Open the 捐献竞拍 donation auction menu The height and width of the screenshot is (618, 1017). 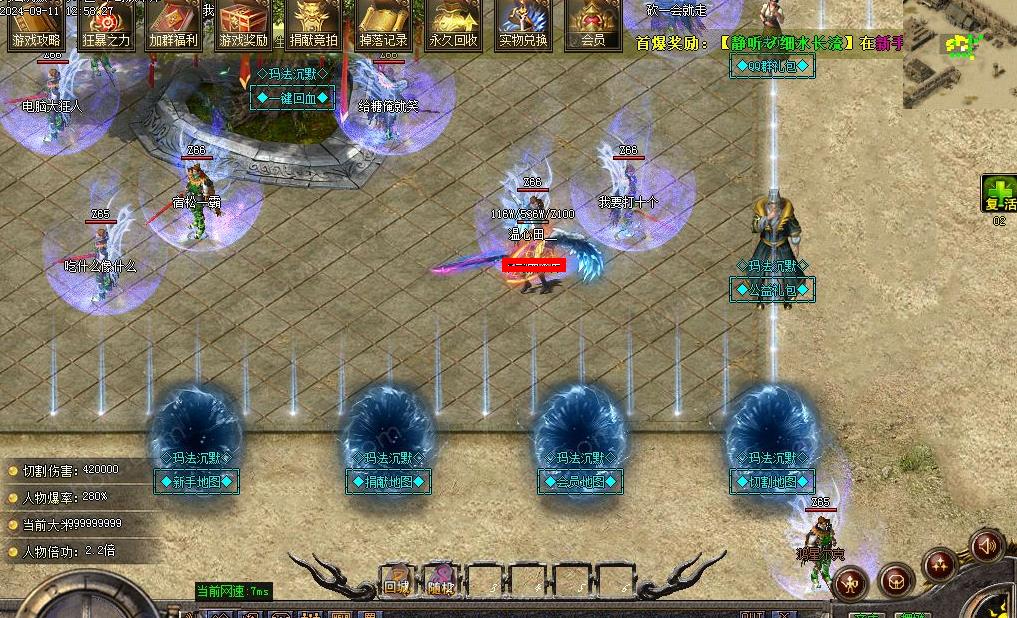(314, 25)
